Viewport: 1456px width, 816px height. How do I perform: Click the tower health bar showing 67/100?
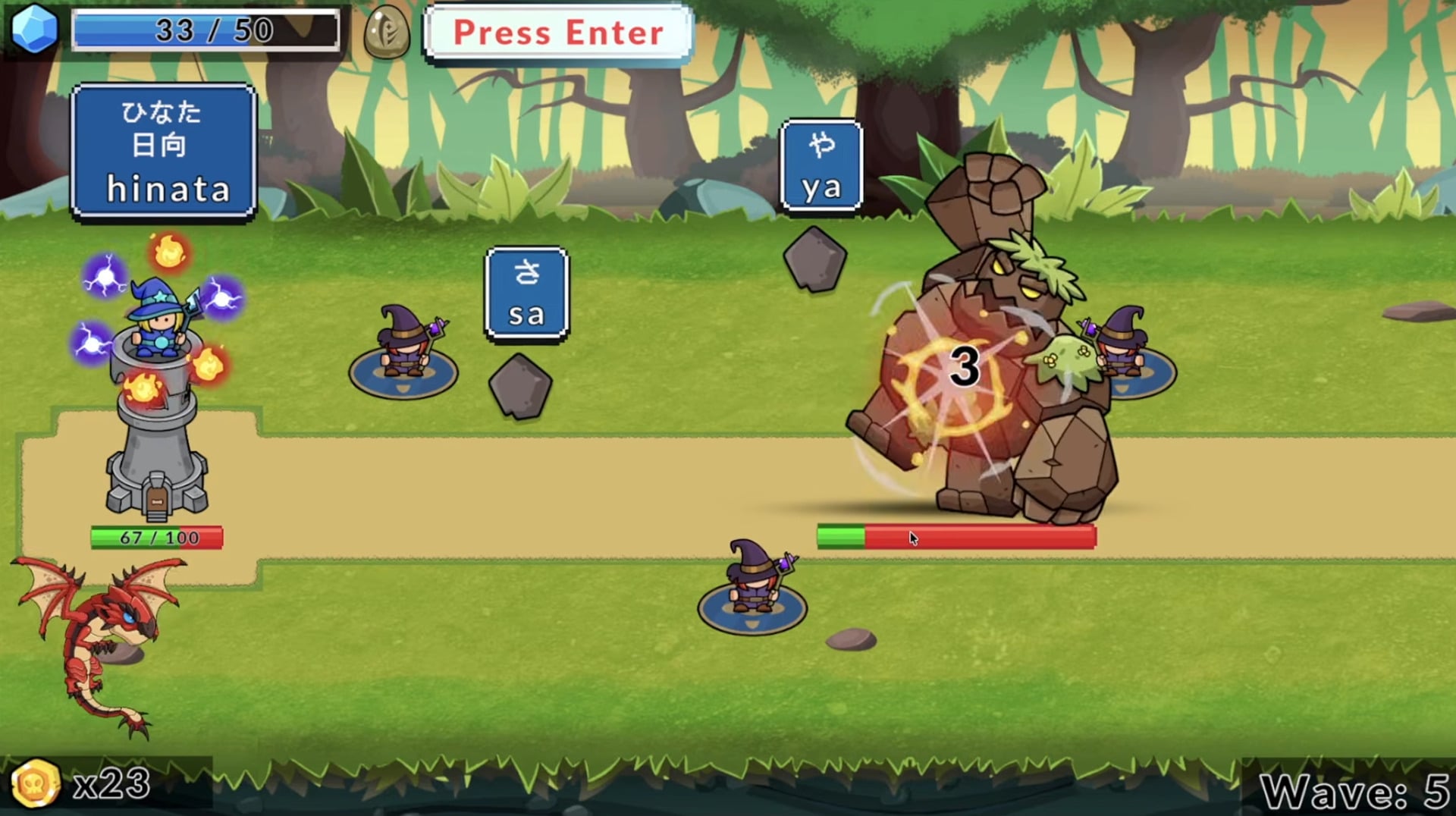(x=155, y=538)
